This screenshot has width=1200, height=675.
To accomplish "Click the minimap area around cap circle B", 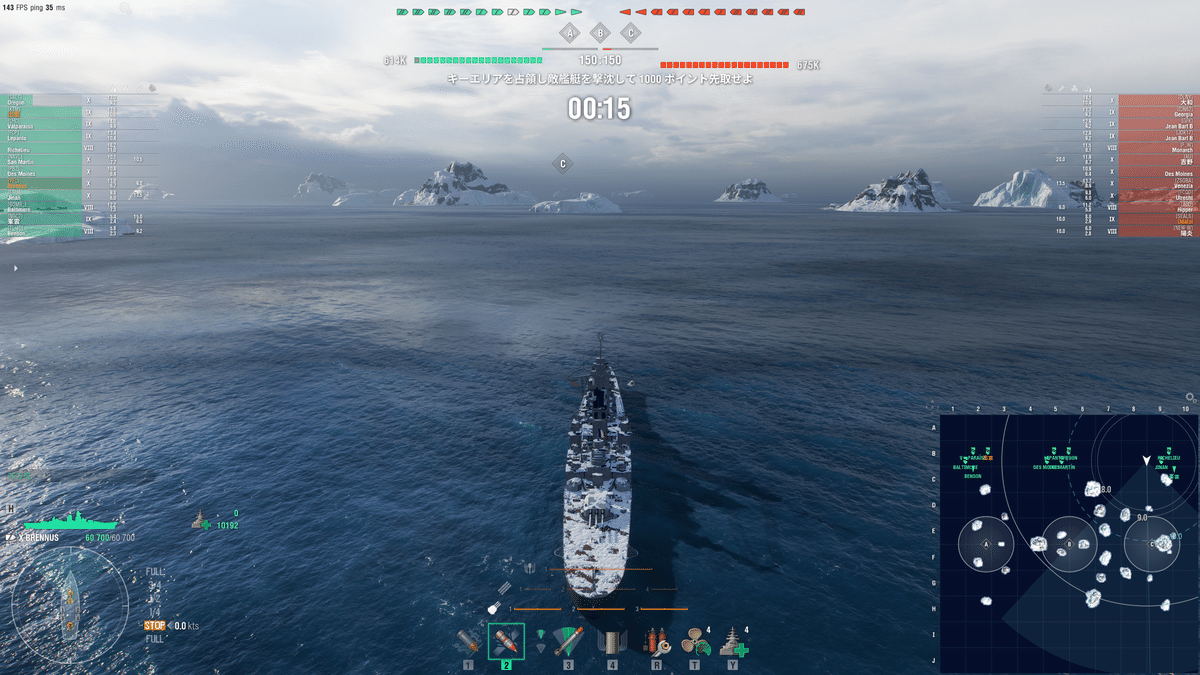I will click(1069, 544).
